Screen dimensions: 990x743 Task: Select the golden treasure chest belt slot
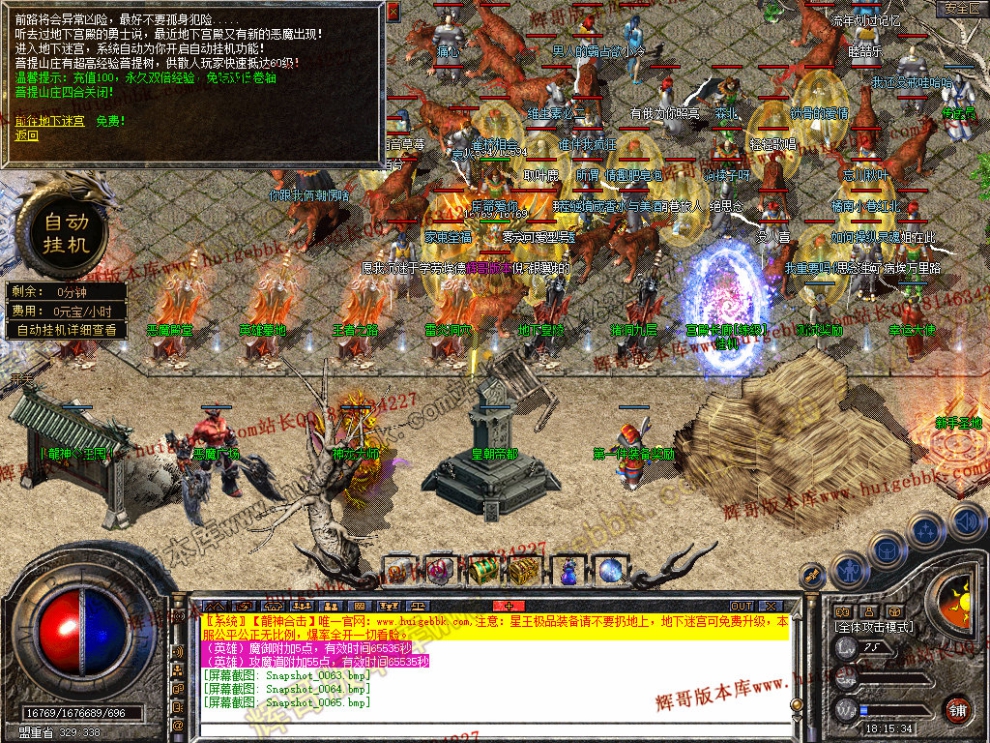(523, 571)
